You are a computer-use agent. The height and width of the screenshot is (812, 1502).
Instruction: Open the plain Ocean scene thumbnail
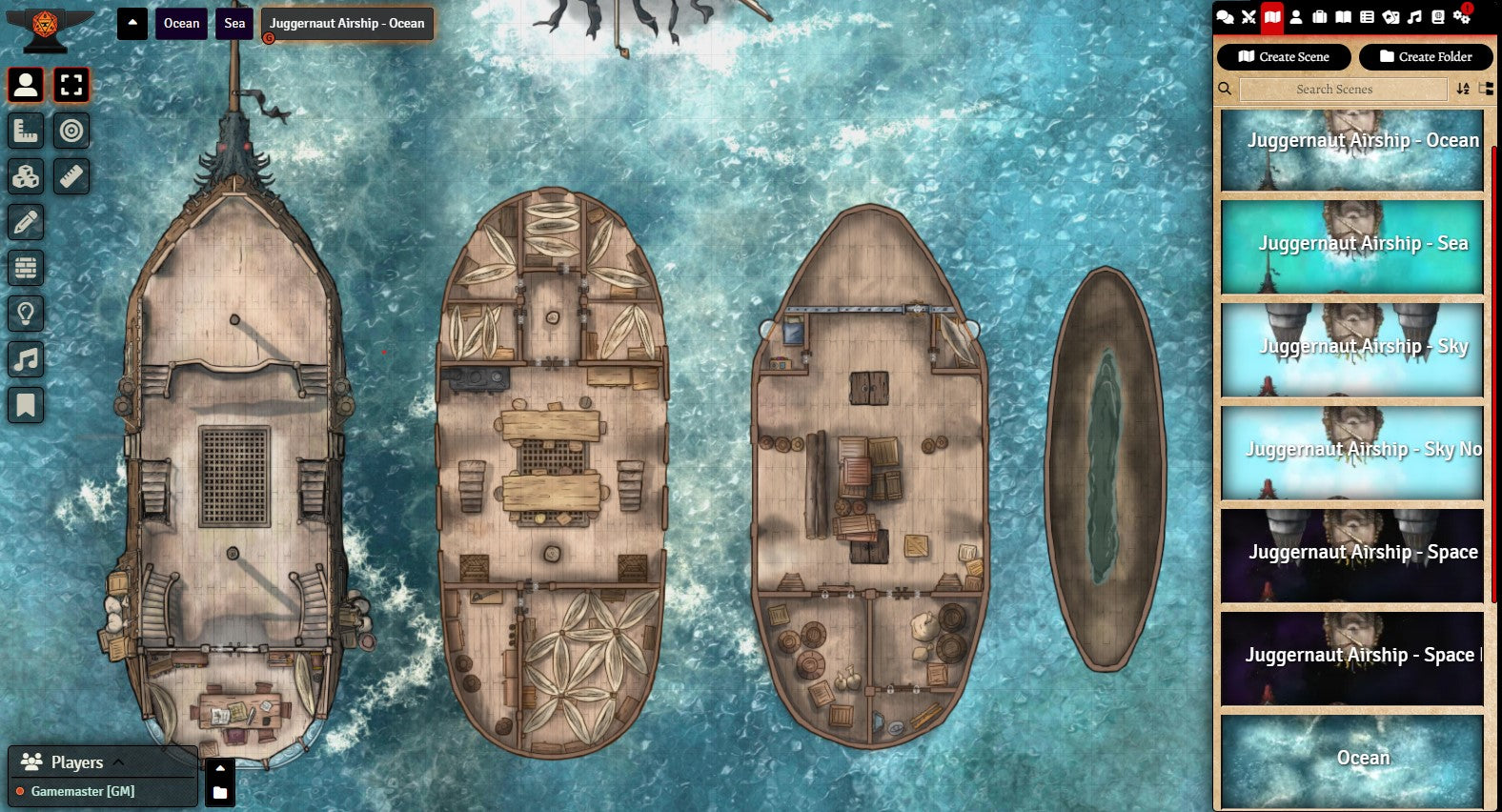pos(1352,761)
